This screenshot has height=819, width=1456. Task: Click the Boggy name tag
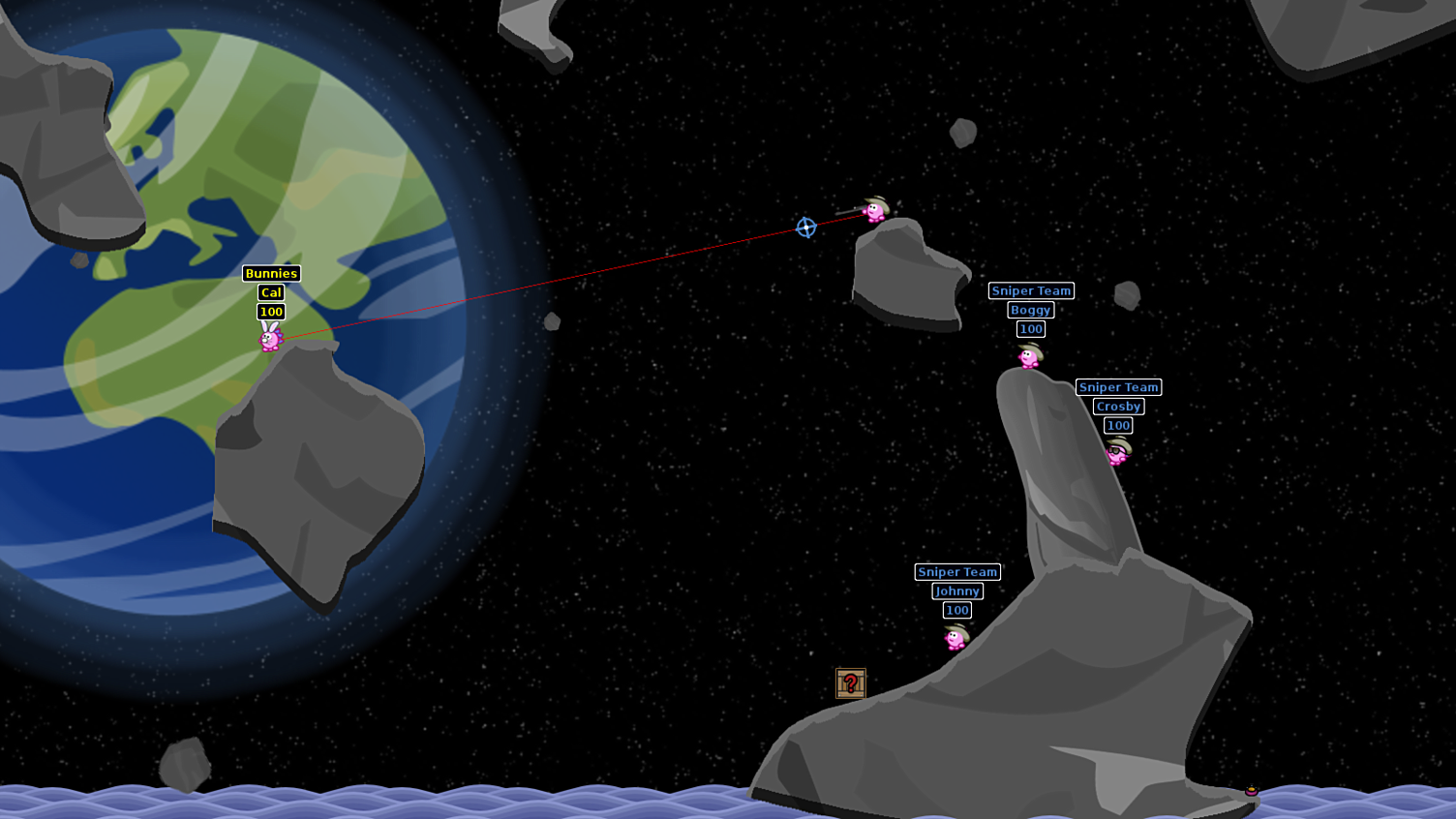[x=1029, y=310]
